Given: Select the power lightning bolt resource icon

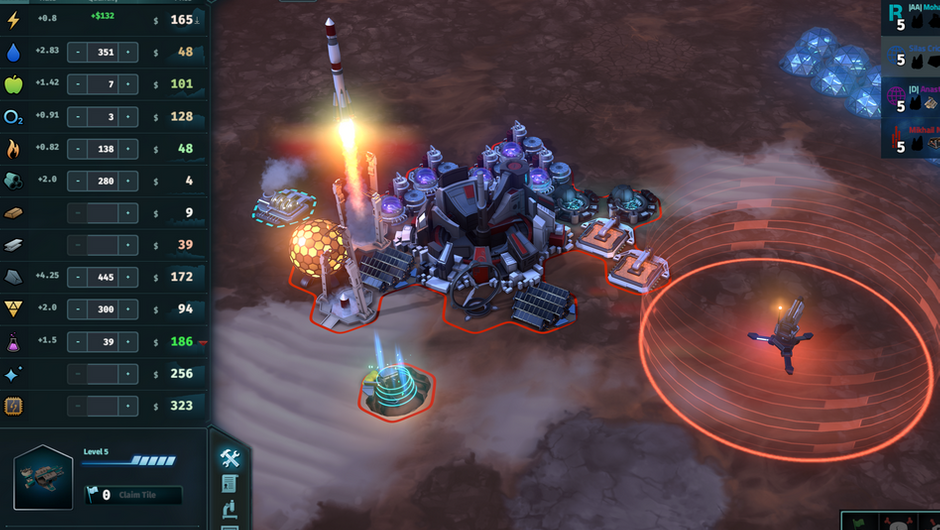Looking at the screenshot, I should click(14, 20).
